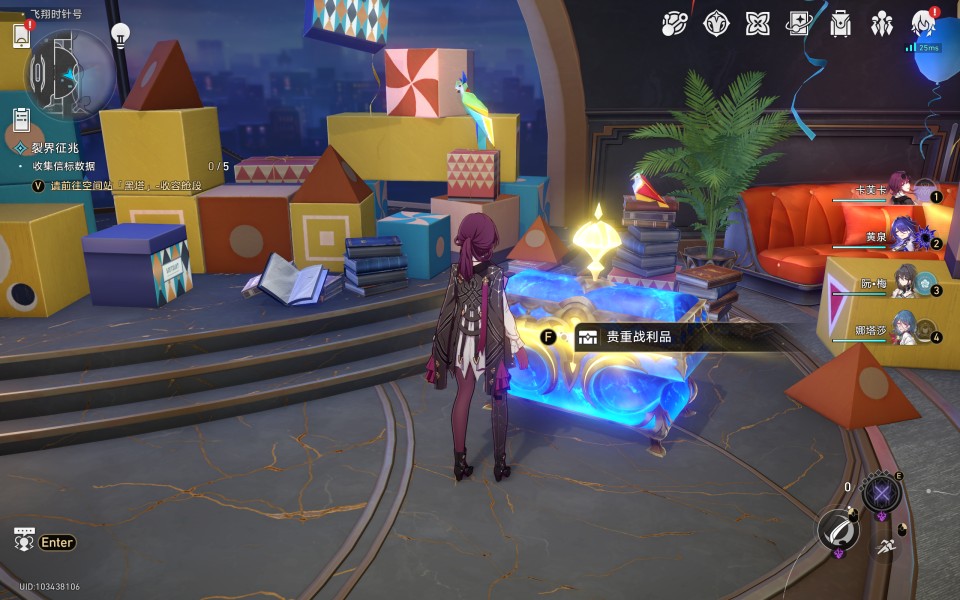Select the 裂界征兆 quest tracker

point(53,148)
